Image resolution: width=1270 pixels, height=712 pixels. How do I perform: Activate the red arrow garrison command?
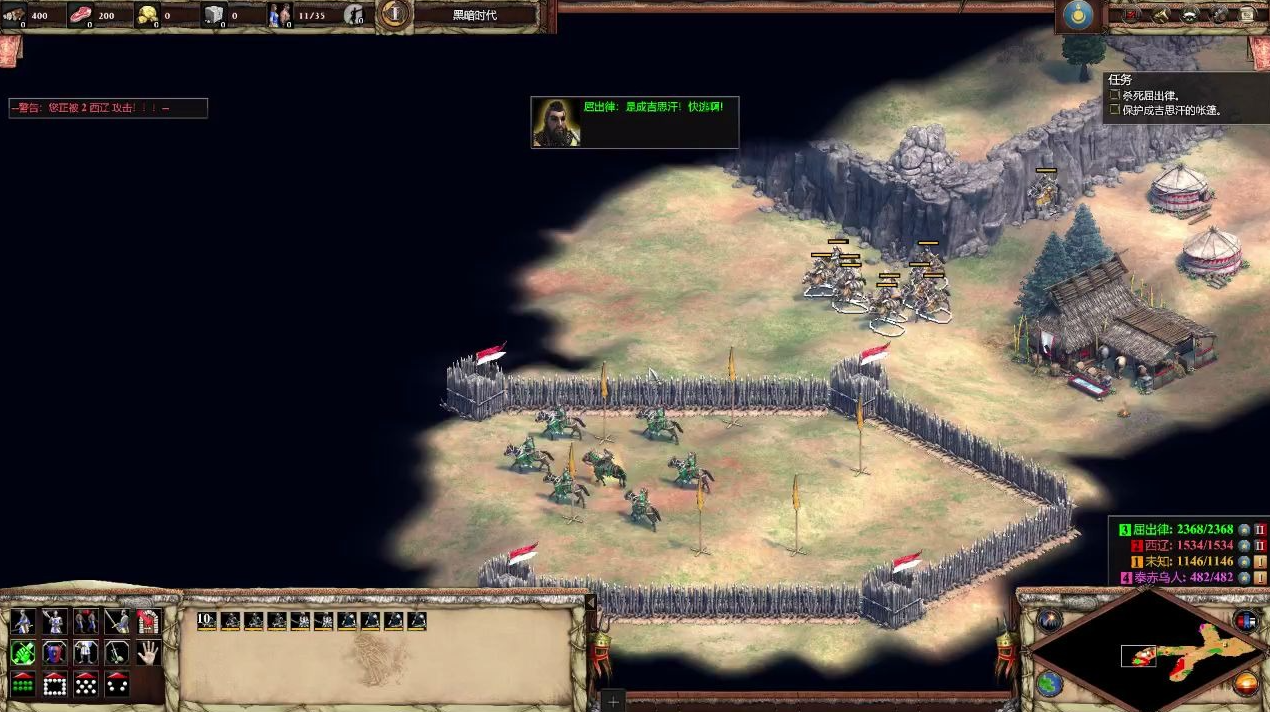(x=149, y=622)
